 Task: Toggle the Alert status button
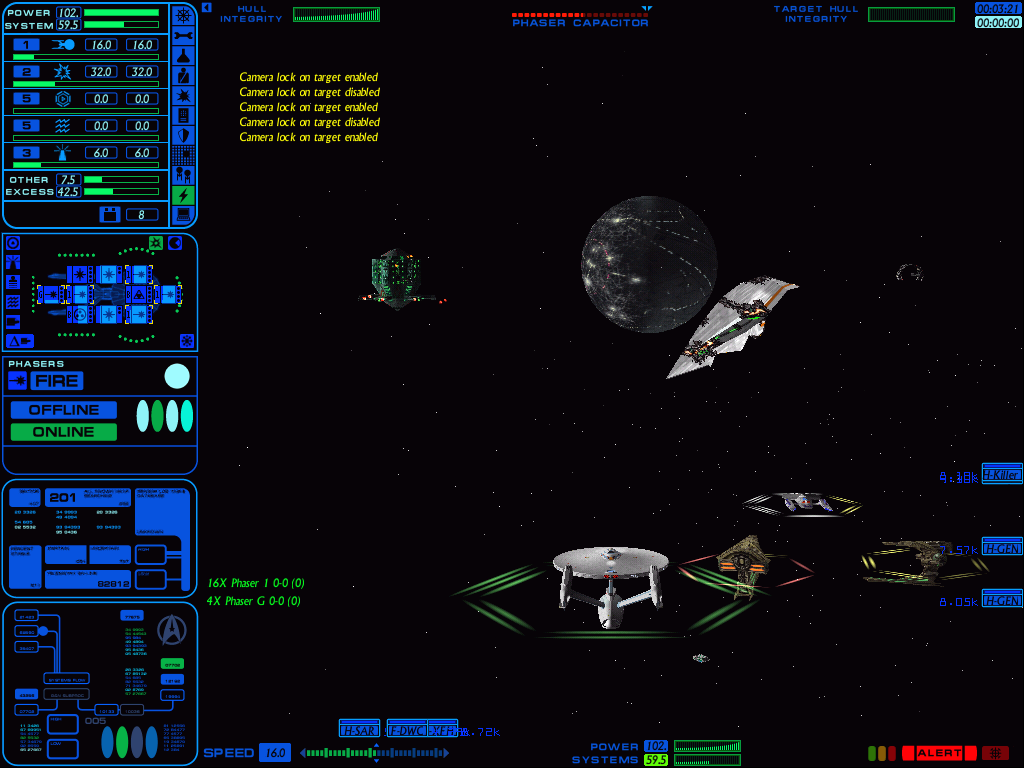pos(938,753)
